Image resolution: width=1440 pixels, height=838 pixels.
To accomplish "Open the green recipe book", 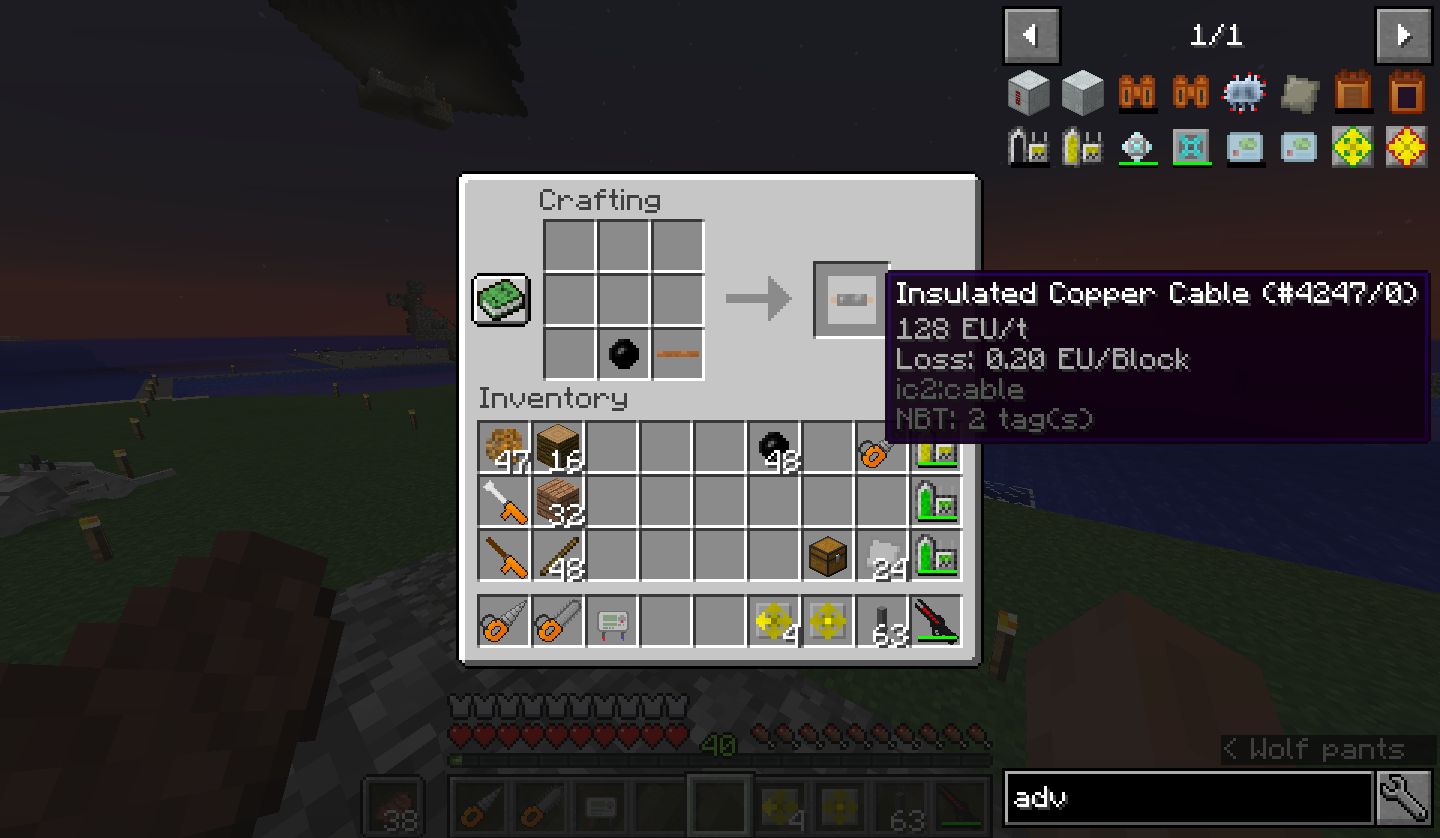I will (x=501, y=299).
